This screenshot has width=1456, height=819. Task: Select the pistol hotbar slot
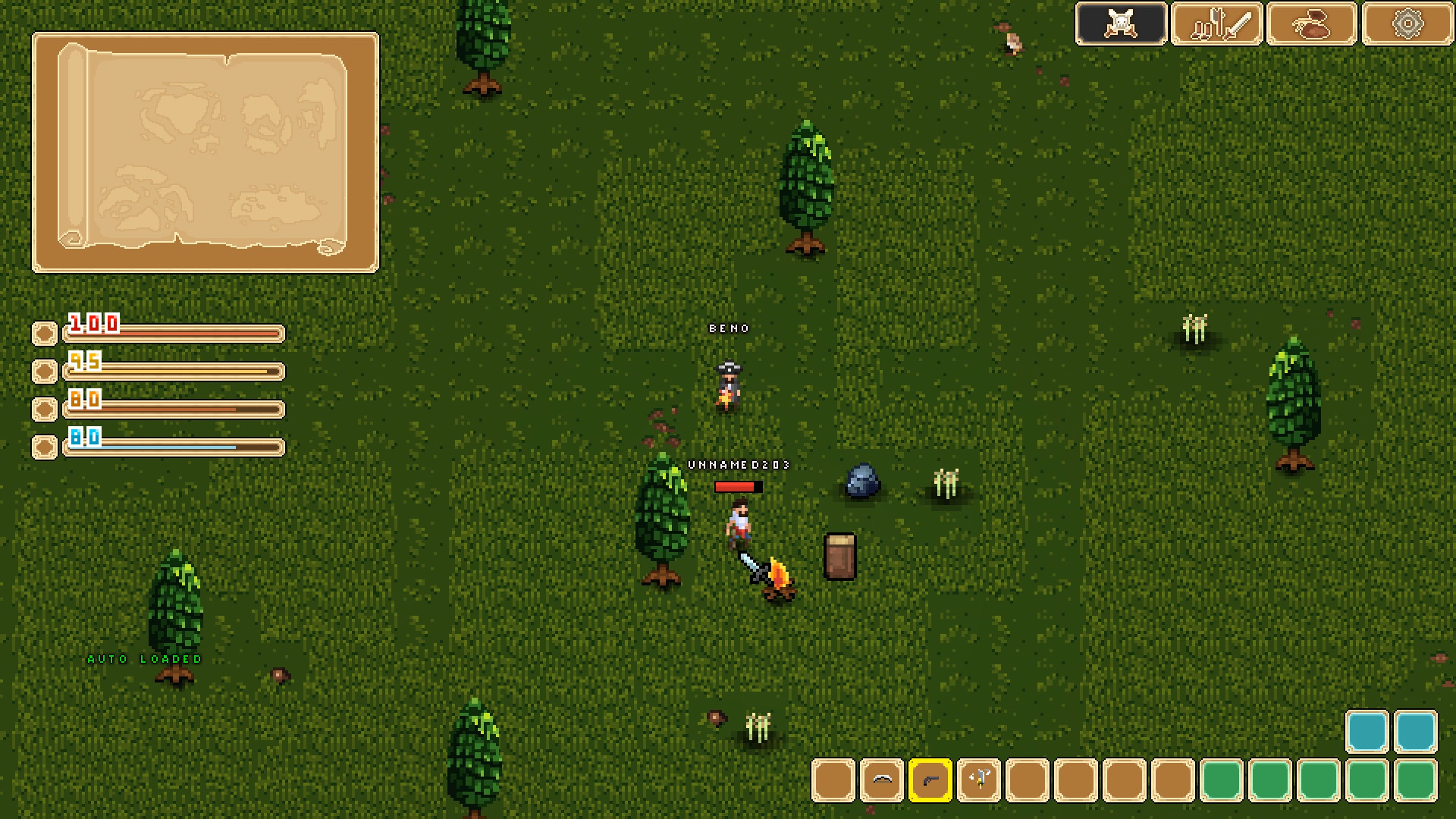pyautogui.click(x=930, y=780)
